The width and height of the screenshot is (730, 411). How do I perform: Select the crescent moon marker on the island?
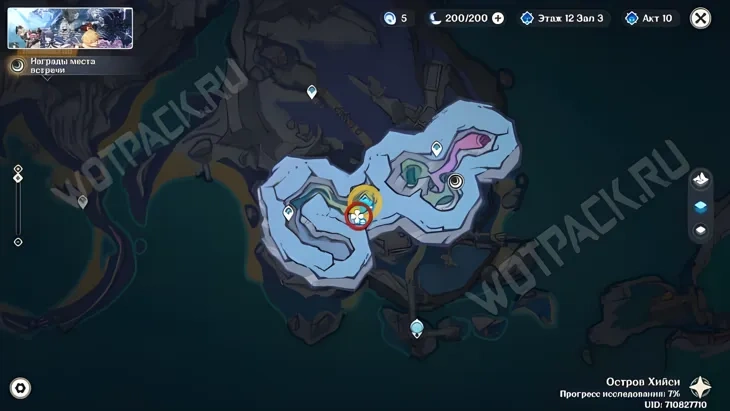tap(456, 181)
